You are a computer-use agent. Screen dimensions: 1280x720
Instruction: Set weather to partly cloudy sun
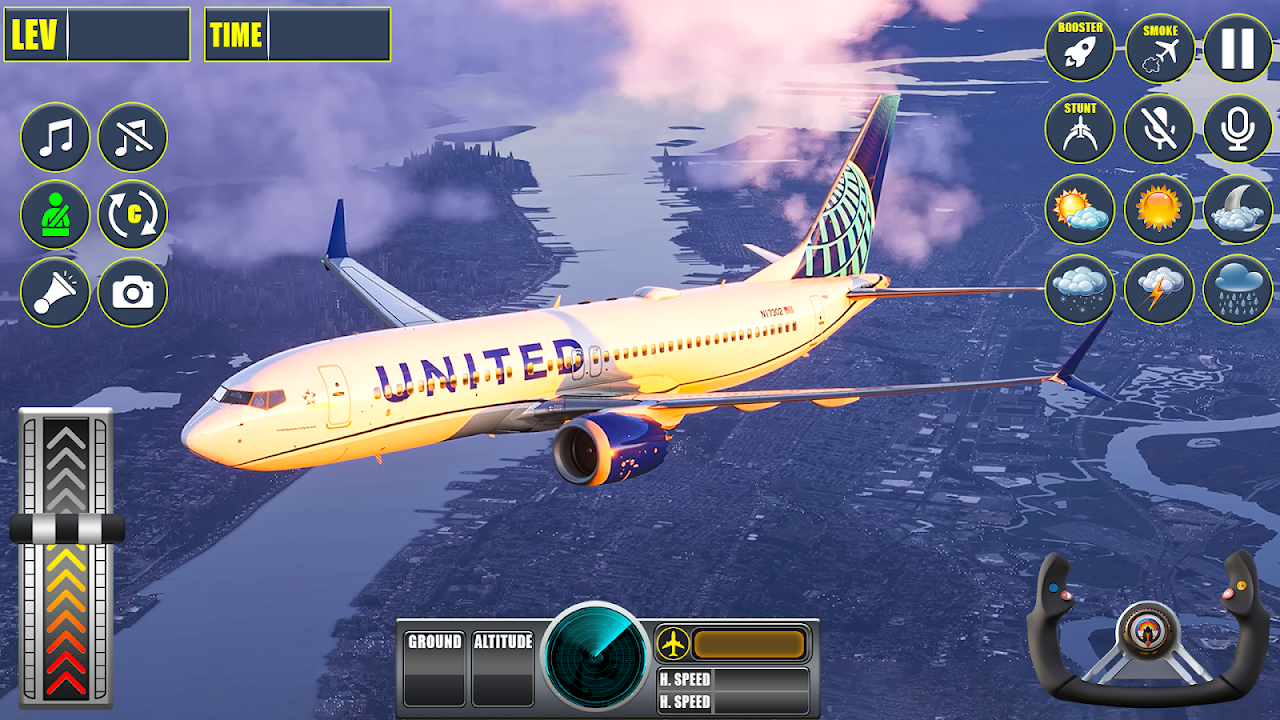(x=1080, y=209)
